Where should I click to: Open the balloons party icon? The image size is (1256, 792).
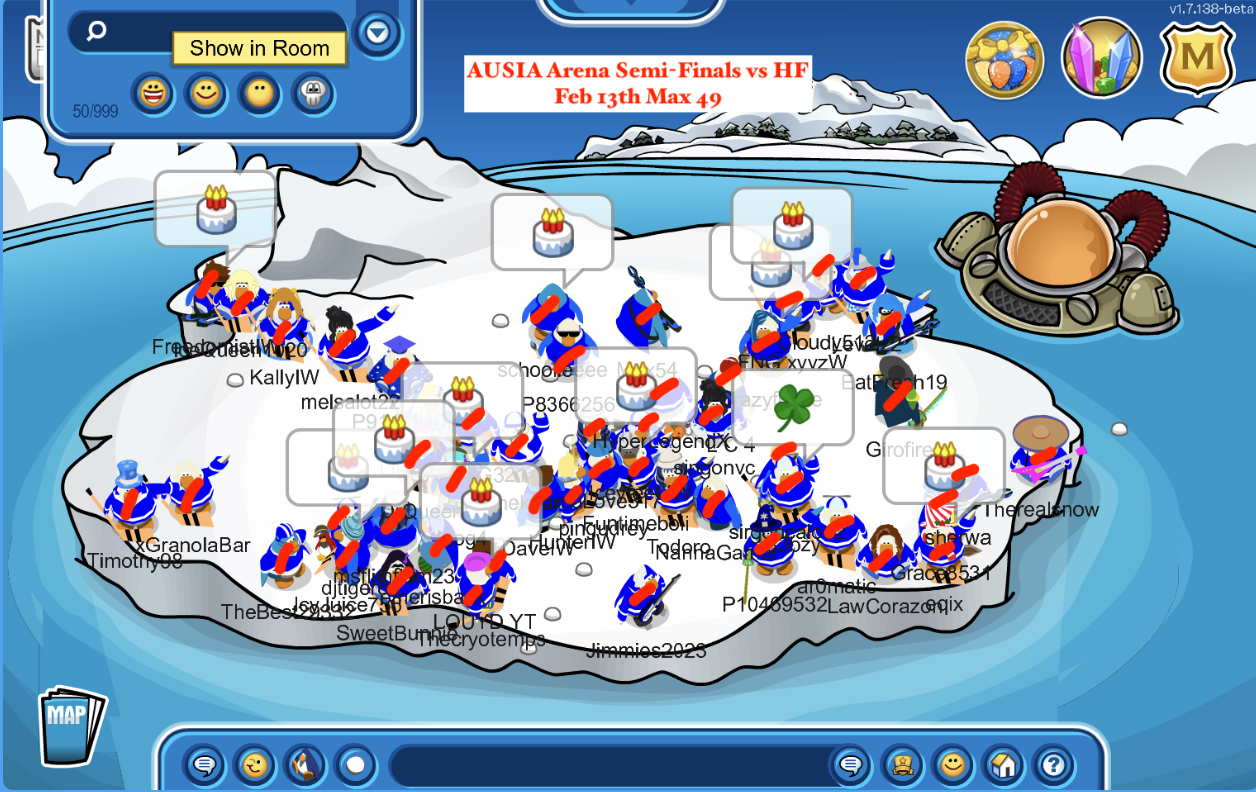(x=1004, y=59)
